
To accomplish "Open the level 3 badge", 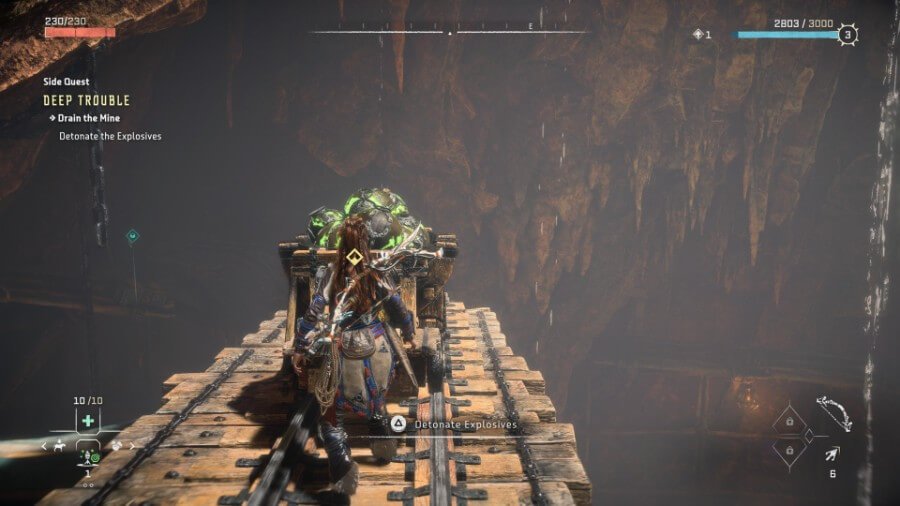I will [x=848, y=34].
